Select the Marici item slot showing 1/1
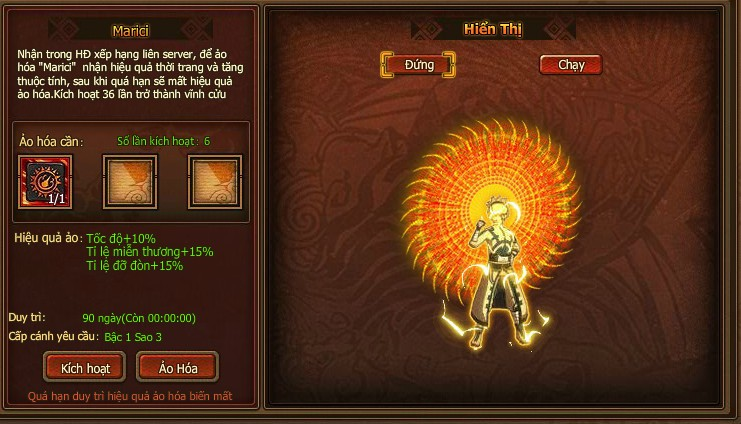 click(43, 181)
